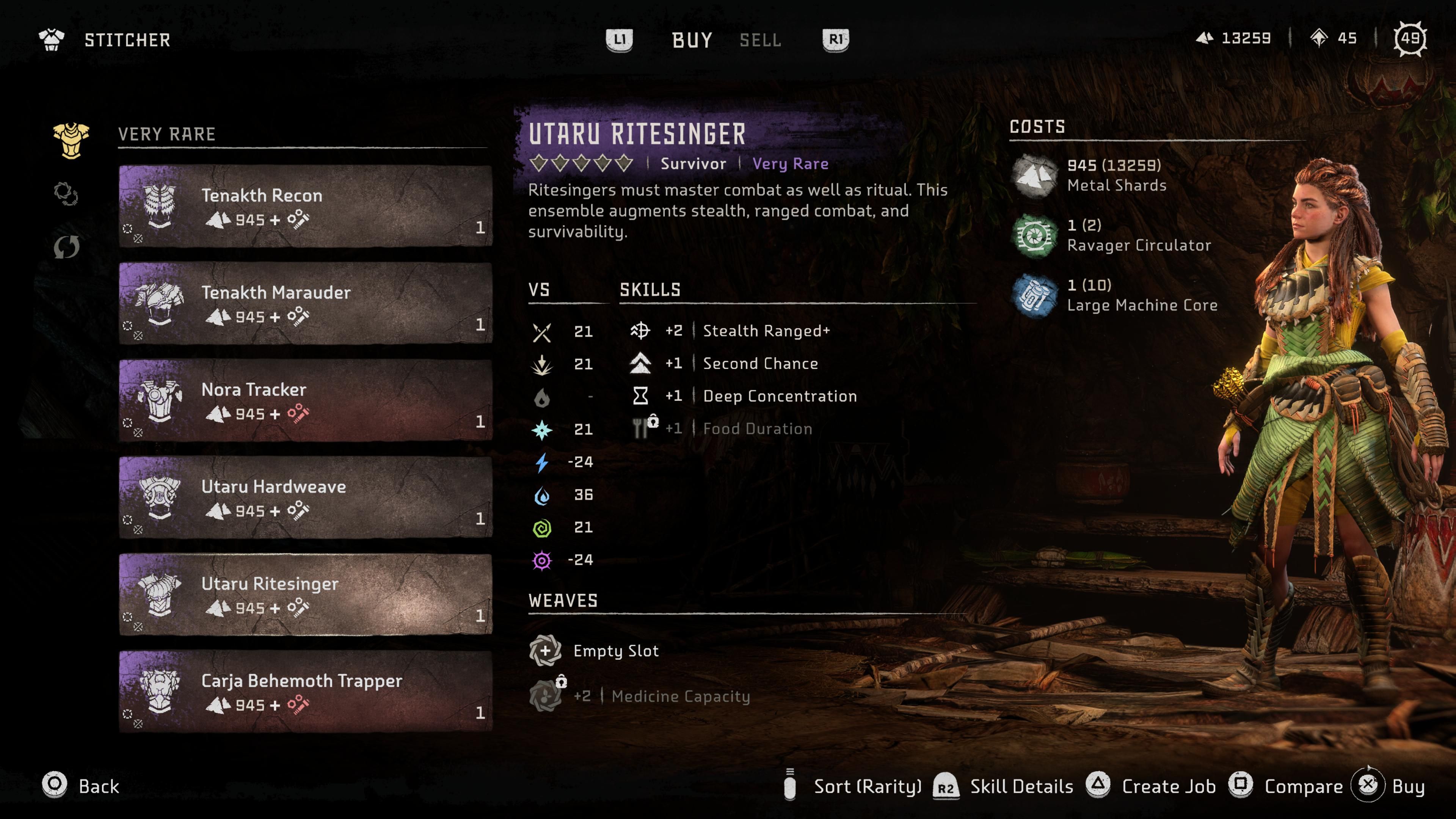
Task: Click the weave coil icon in left sidebar
Action: (x=68, y=194)
